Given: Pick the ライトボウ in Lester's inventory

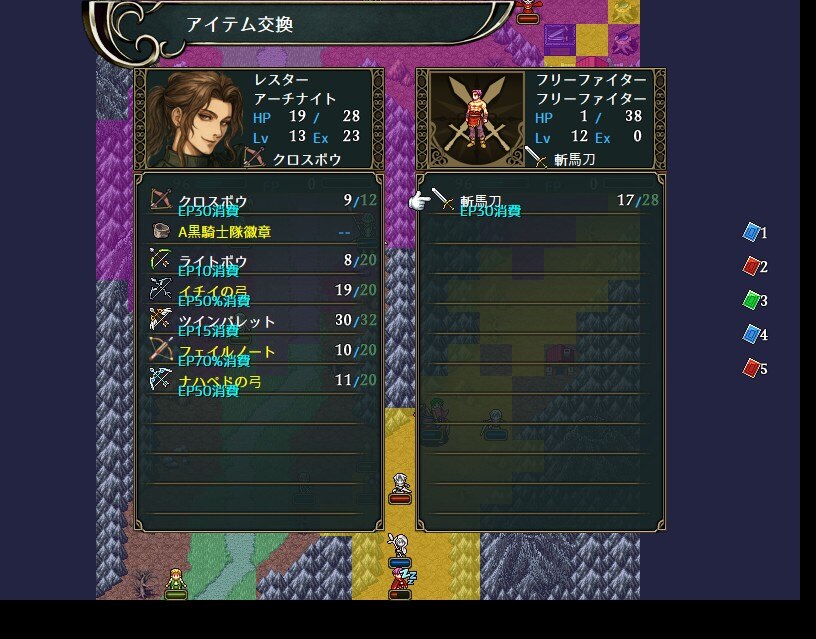Looking at the screenshot, I should click(x=258, y=261).
